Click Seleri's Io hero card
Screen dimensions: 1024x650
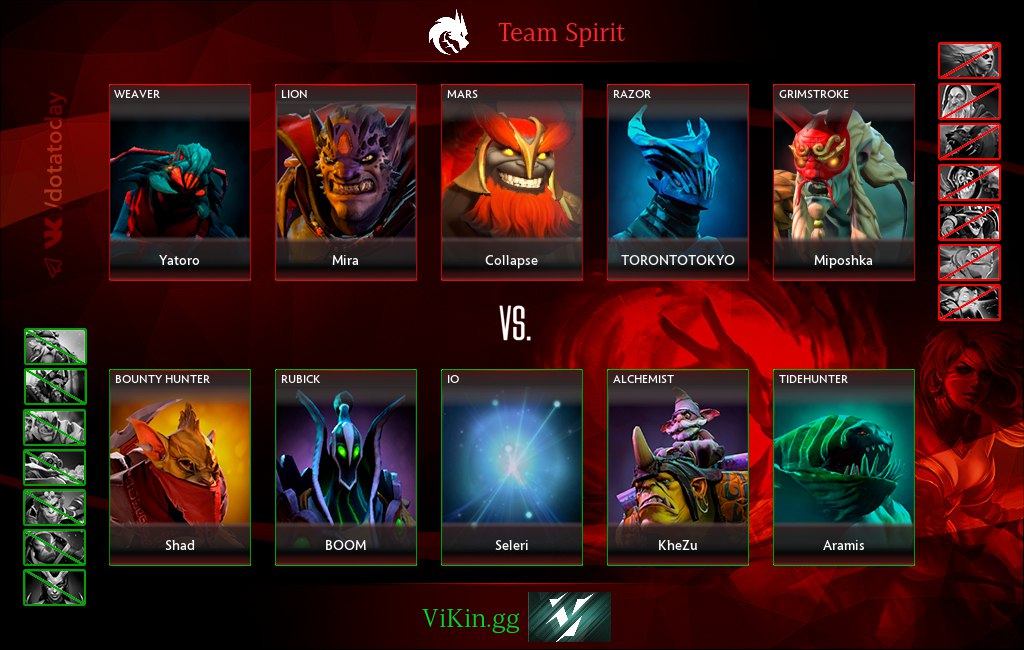point(512,467)
